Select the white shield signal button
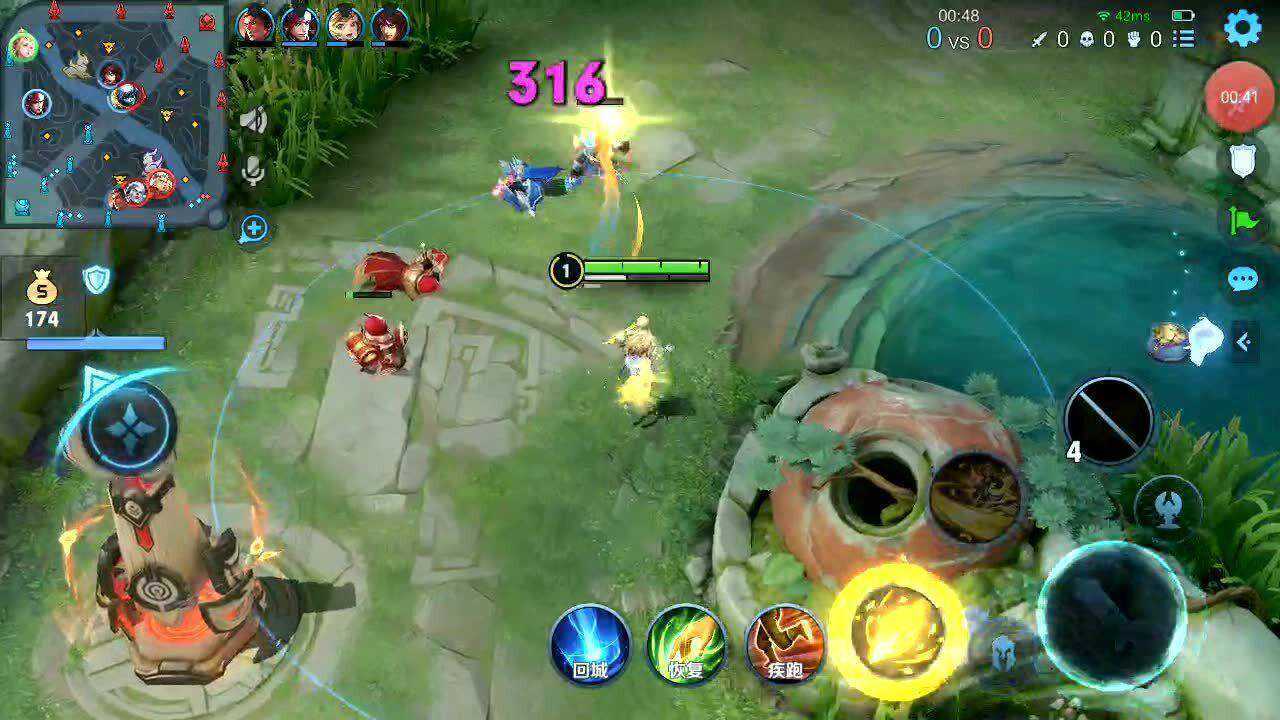Image resolution: width=1280 pixels, height=720 pixels. click(x=1243, y=160)
